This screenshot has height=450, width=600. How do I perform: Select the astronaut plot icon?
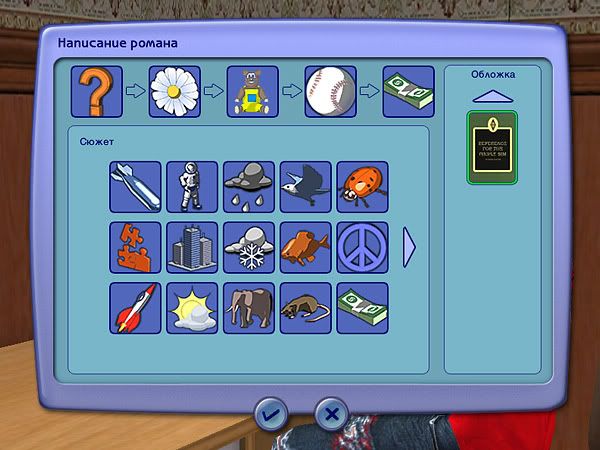[192, 186]
